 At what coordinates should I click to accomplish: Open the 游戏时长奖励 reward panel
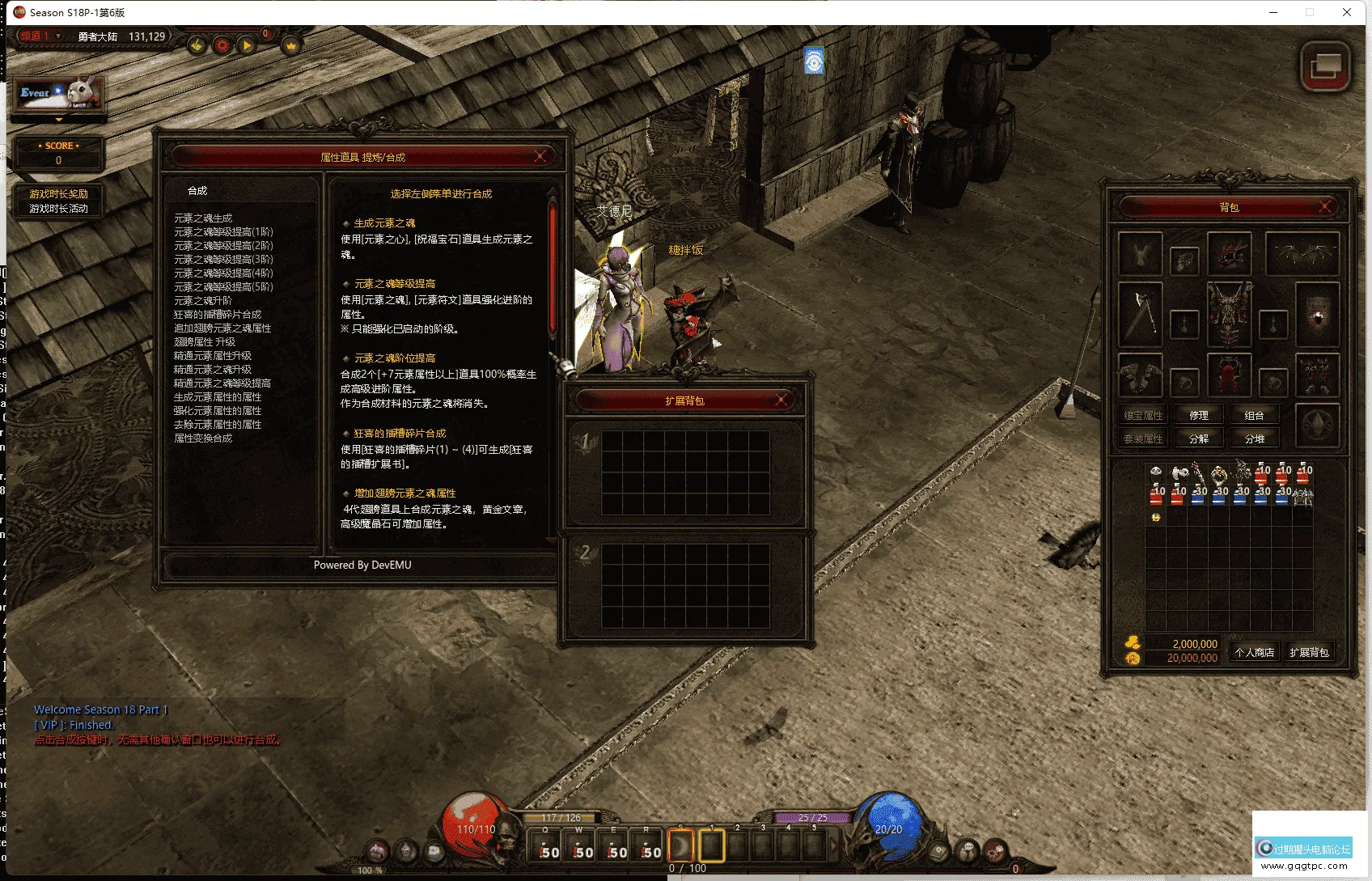(x=58, y=194)
